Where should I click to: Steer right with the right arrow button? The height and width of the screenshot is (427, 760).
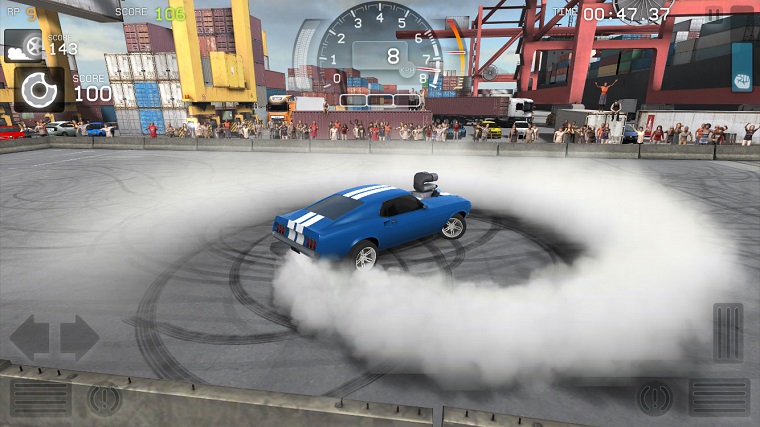click(x=79, y=337)
